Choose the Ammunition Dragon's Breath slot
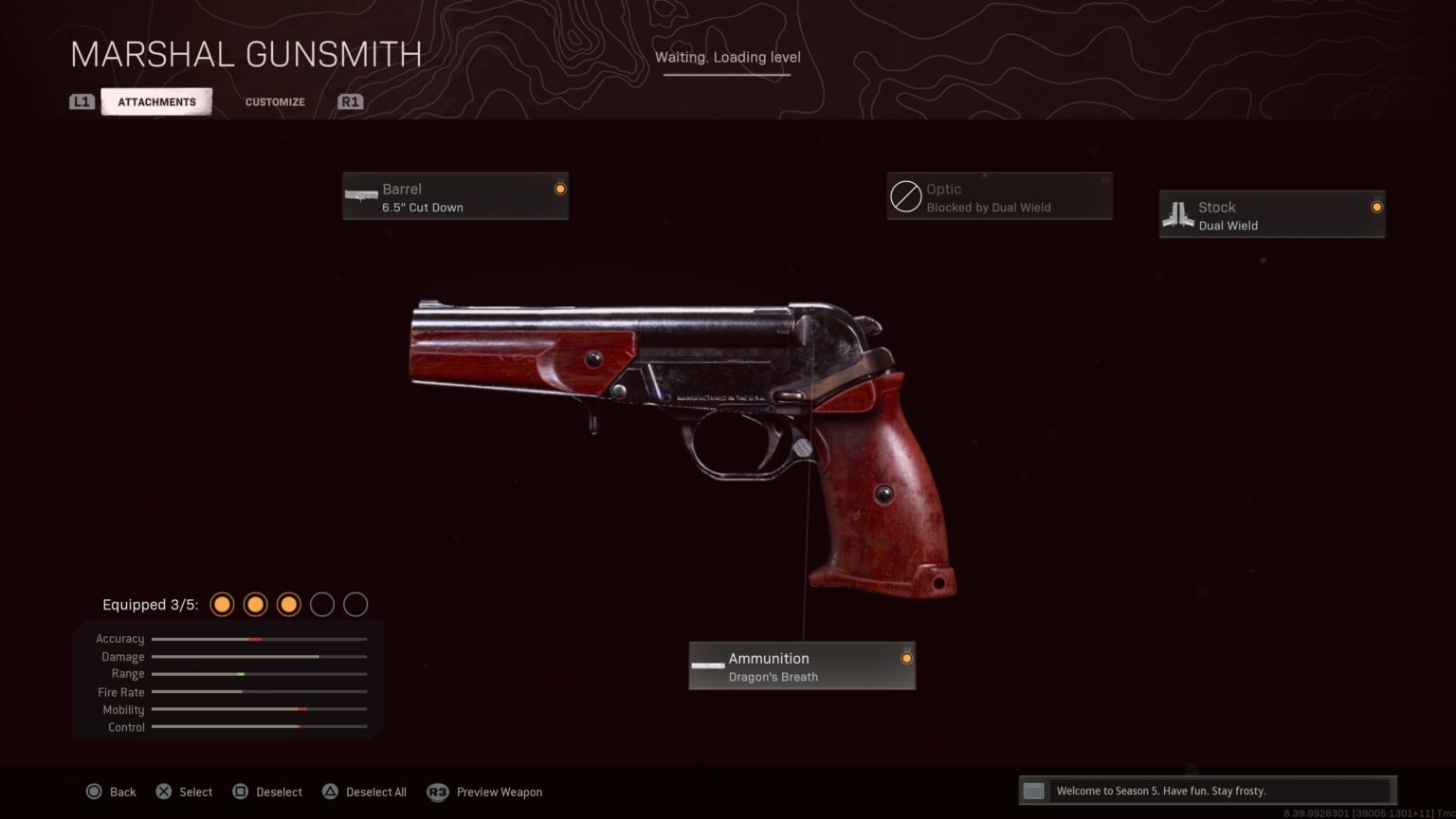1456x819 pixels. tap(801, 666)
